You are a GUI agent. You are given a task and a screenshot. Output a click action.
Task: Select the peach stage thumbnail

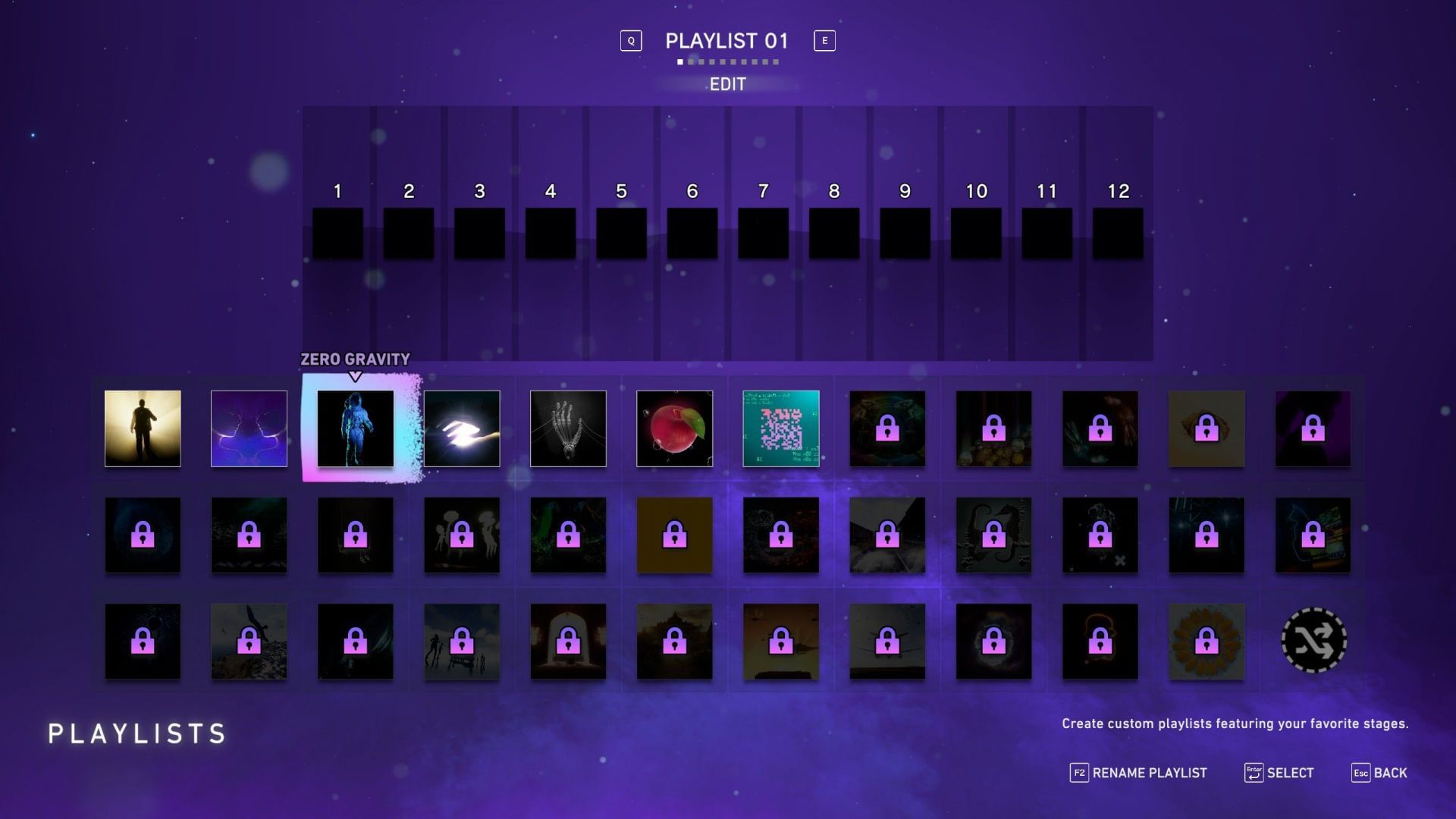[x=674, y=428]
